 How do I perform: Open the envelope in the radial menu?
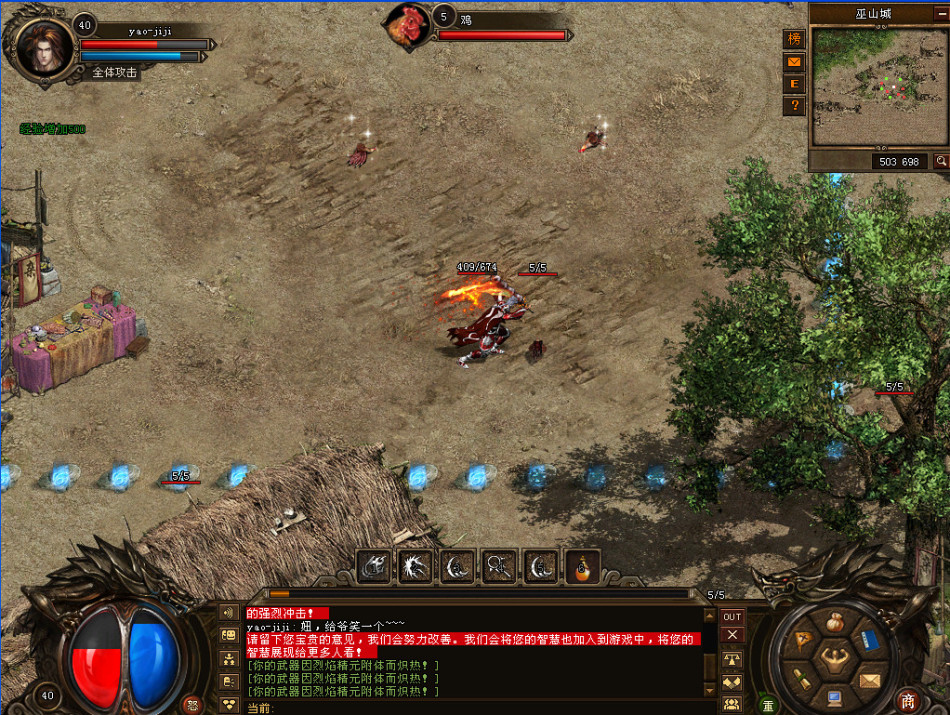(868, 681)
